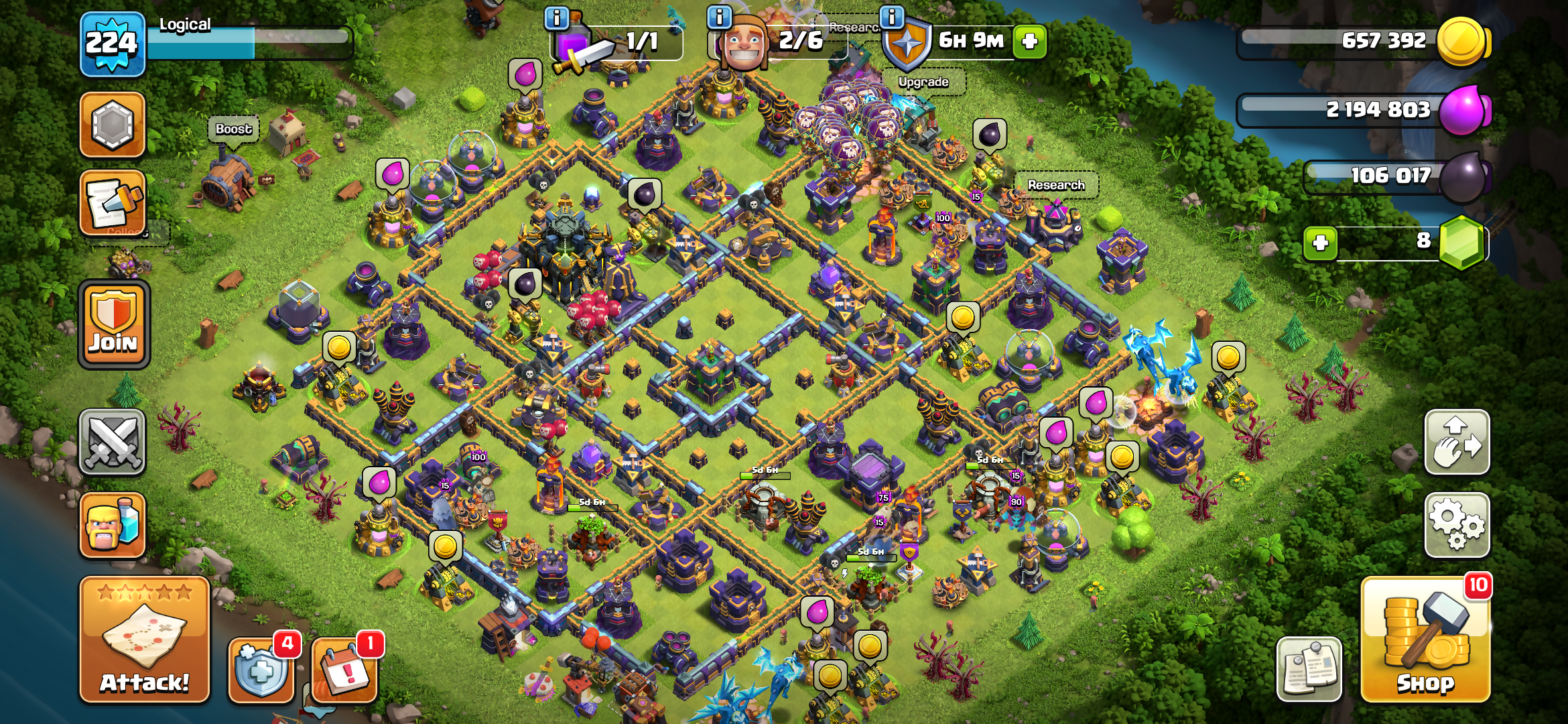This screenshot has width=1568, height=724.
Task: Open the crossed swords battle log
Action: coord(113,442)
